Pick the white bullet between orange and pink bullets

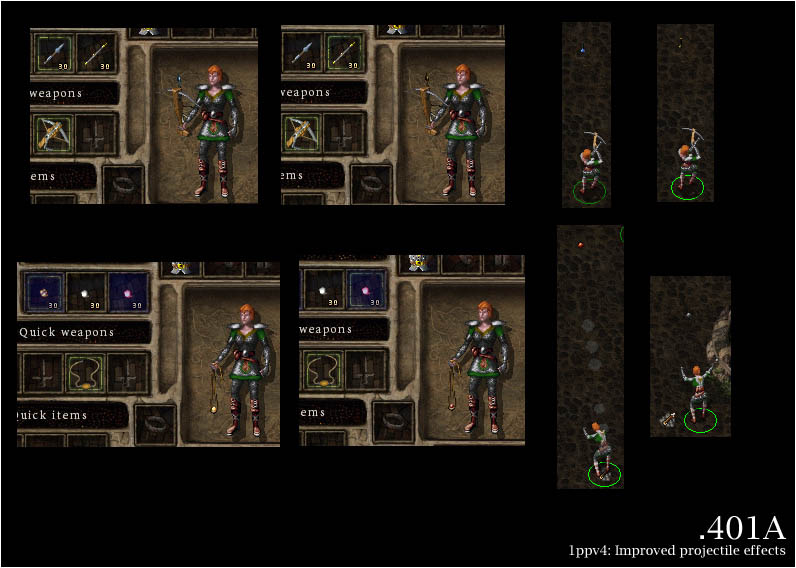click(x=85, y=290)
